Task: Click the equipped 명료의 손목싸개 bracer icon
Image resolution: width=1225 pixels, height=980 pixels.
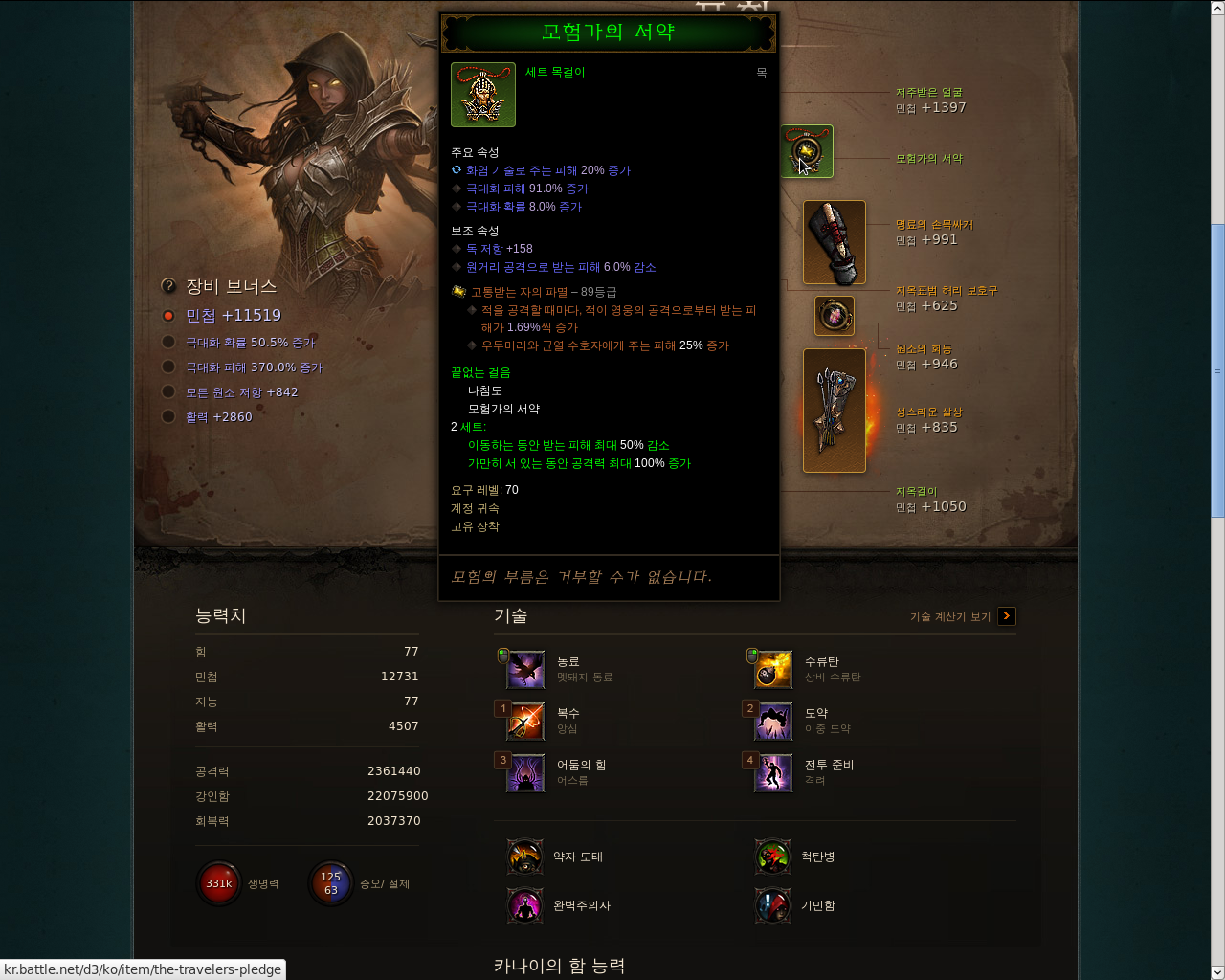Action: tap(834, 242)
